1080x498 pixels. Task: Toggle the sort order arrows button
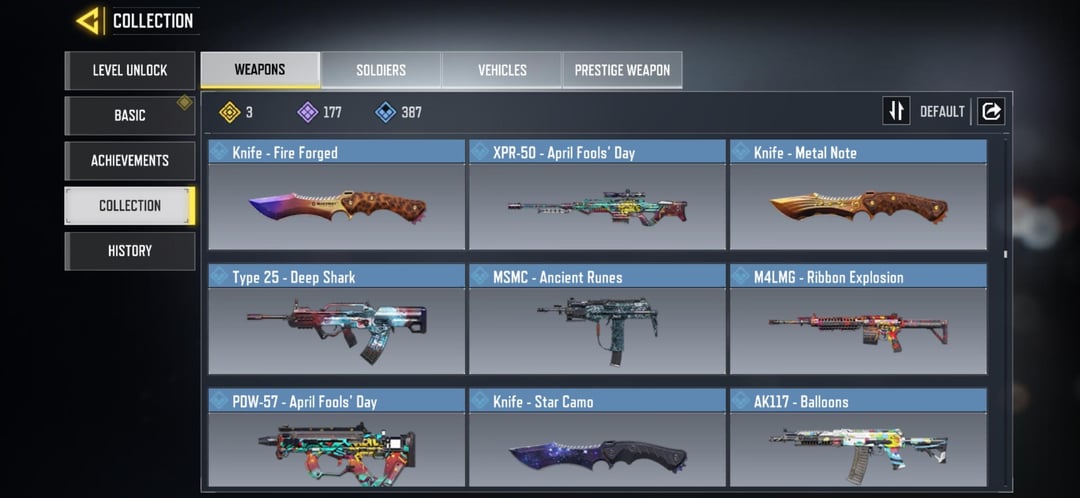(896, 111)
